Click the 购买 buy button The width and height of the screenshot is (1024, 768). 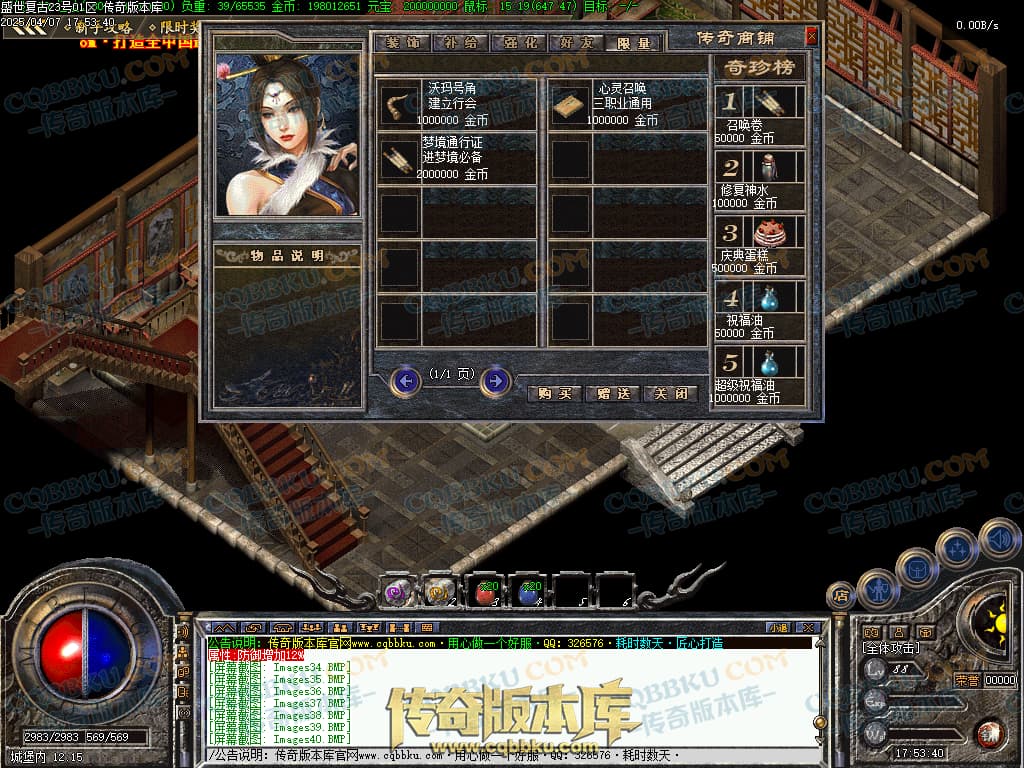click(x=553, y=393)
